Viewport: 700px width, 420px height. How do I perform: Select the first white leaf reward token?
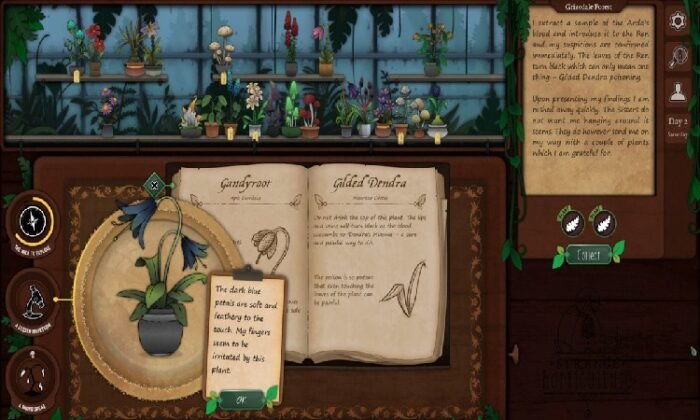[570, 222]
